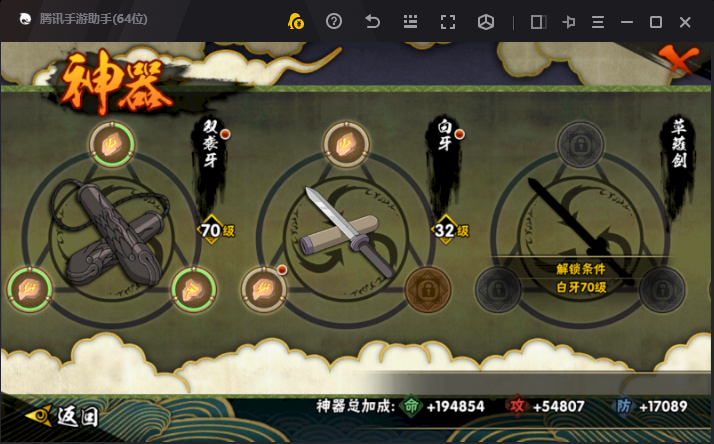714x444 pixels.
Task: Maximize the emulator window
Action: point(656,22)
